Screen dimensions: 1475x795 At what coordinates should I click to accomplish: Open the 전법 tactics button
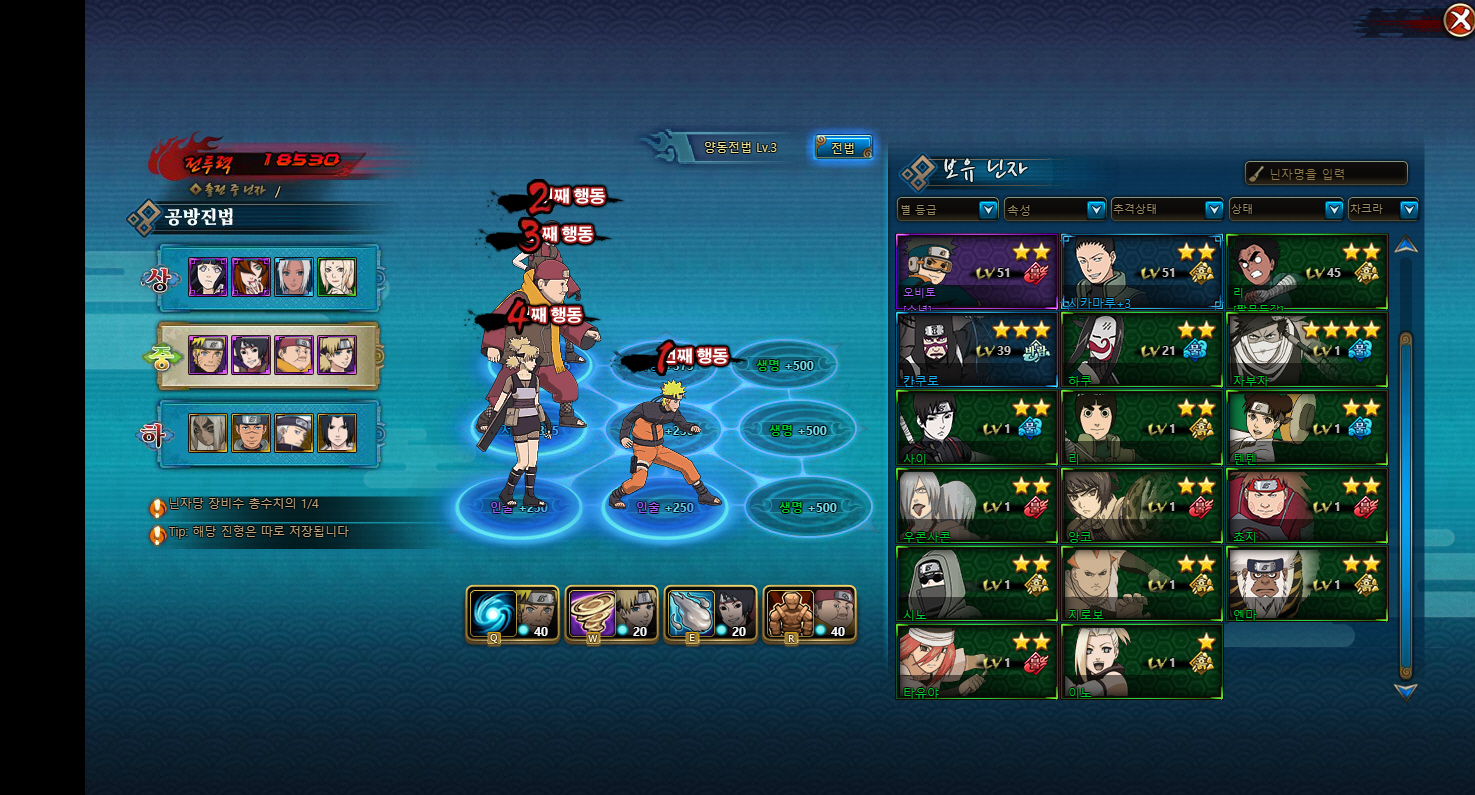point(843,148)
